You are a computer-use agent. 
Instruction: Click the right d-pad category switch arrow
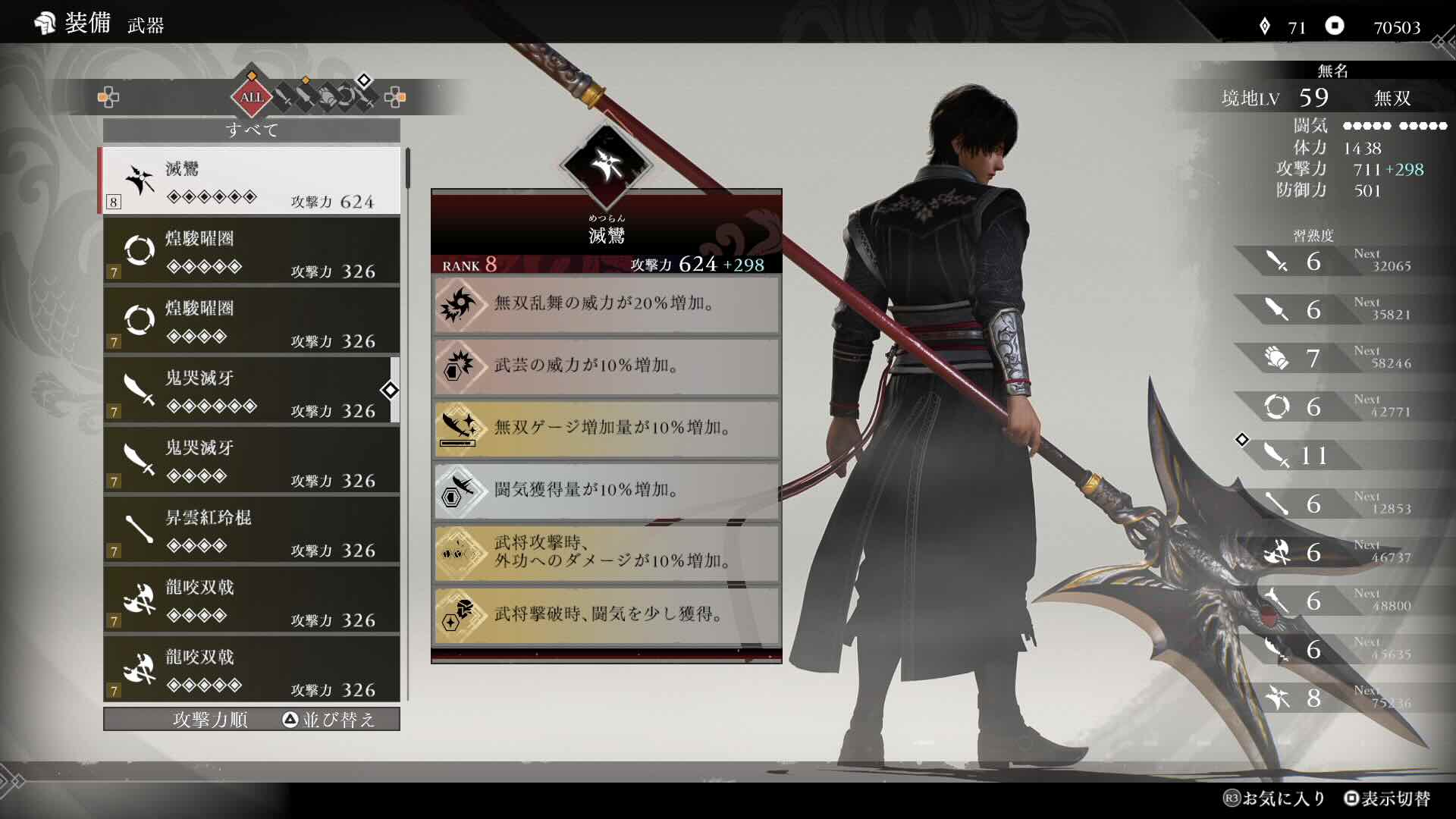[x=394, y=97]
